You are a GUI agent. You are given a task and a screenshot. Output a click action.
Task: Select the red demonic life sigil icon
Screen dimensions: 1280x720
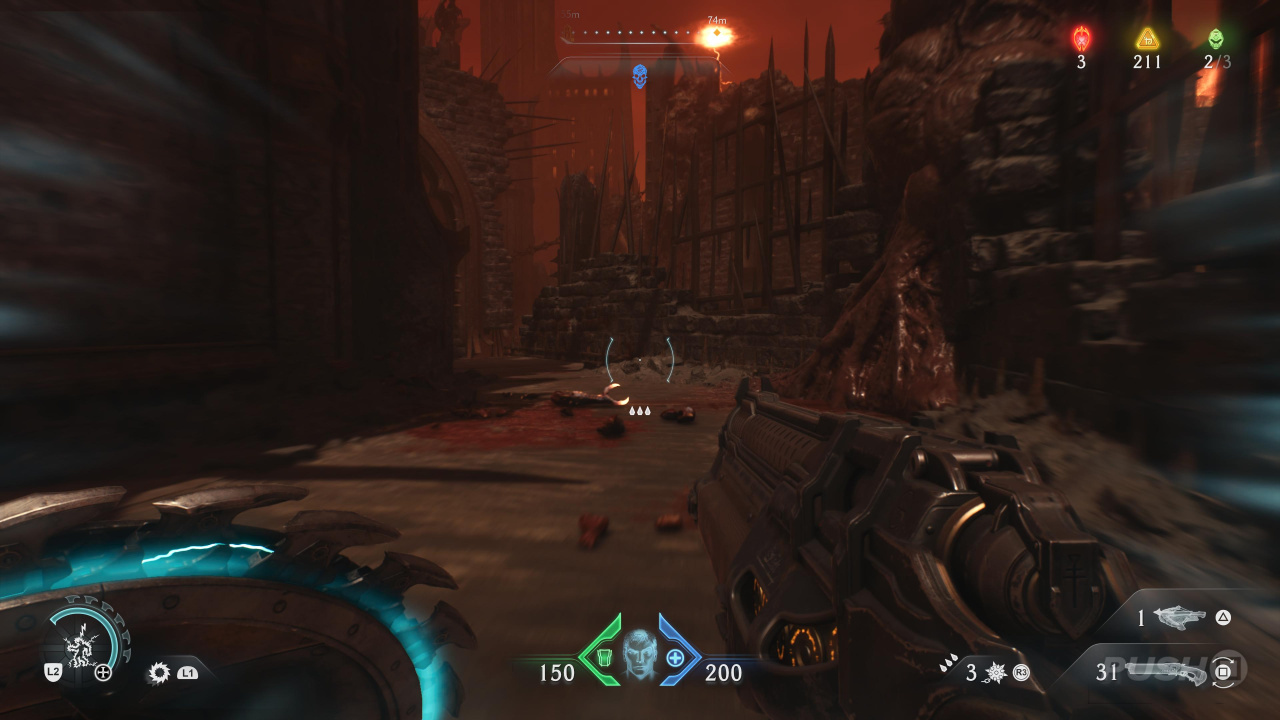pos(1081,39)
